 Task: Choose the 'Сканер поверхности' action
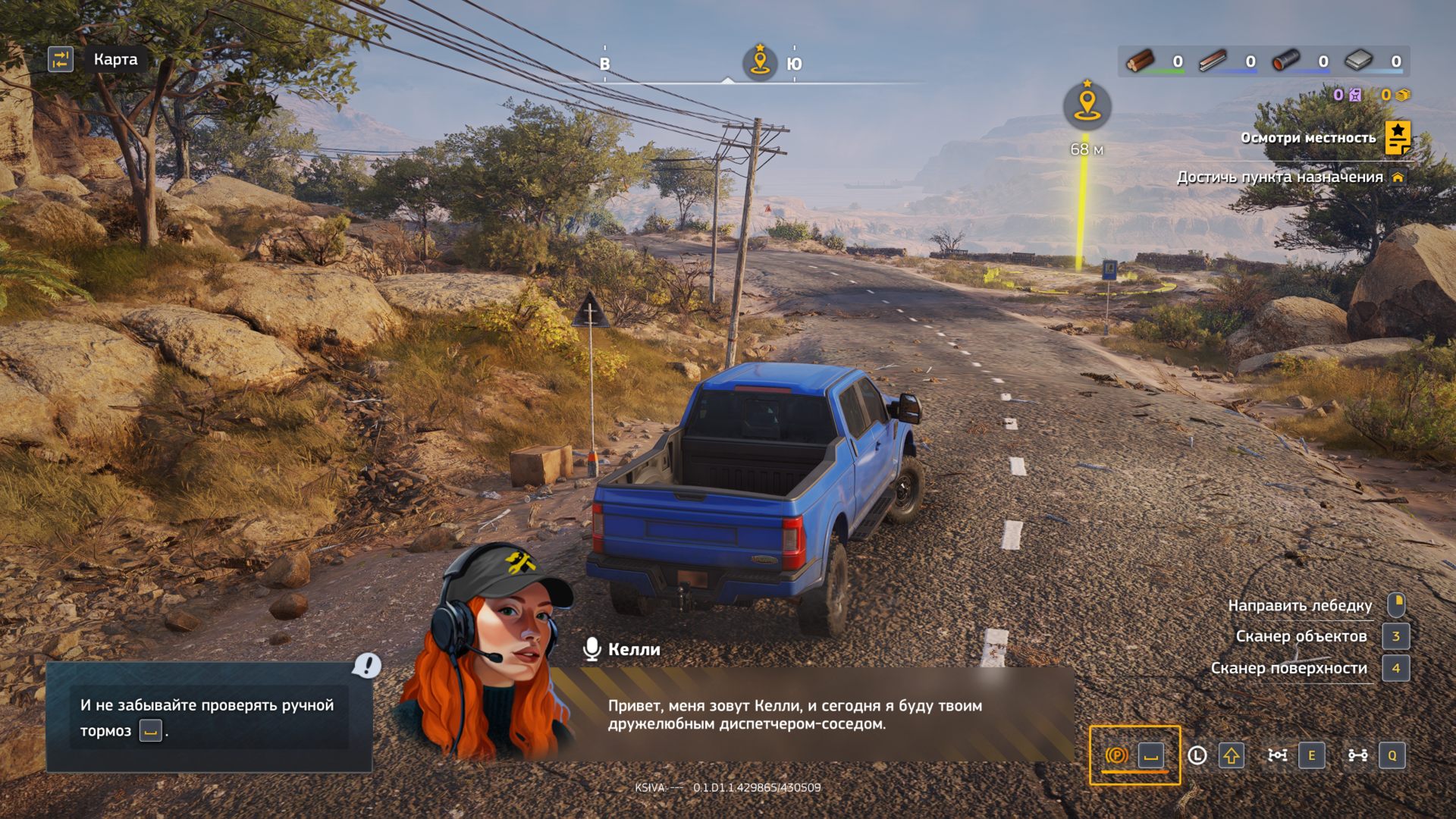[1288, 668]
